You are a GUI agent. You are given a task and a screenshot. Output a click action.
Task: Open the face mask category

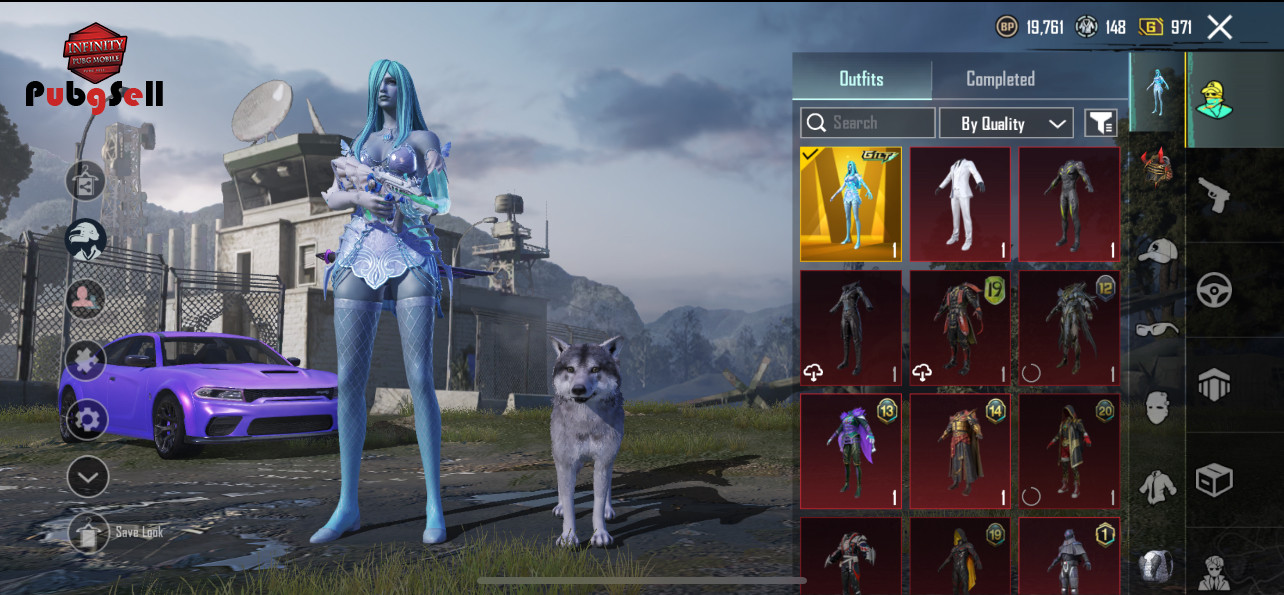[x=1157, y=407]
